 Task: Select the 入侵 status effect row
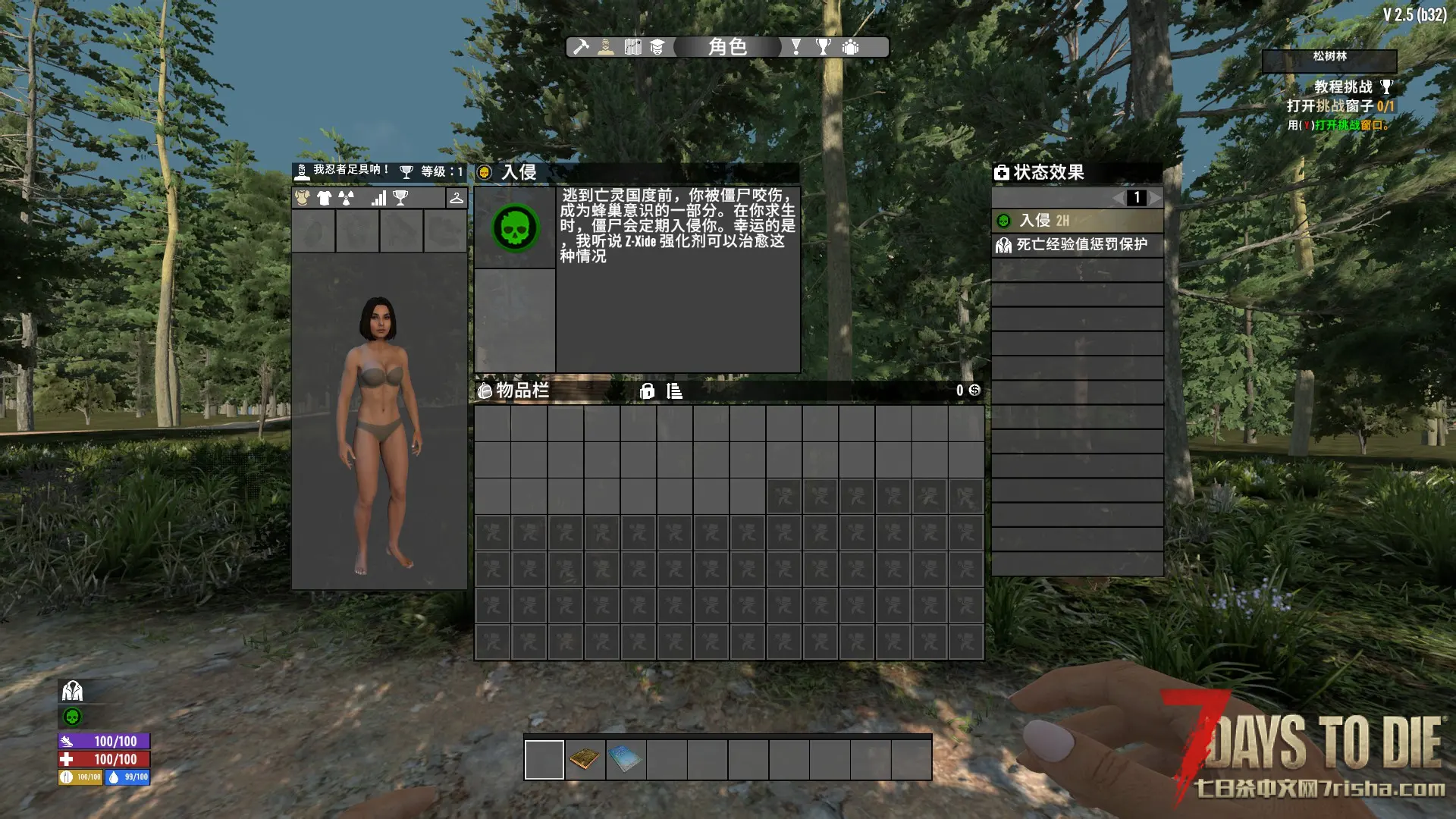coord(1077,221)
